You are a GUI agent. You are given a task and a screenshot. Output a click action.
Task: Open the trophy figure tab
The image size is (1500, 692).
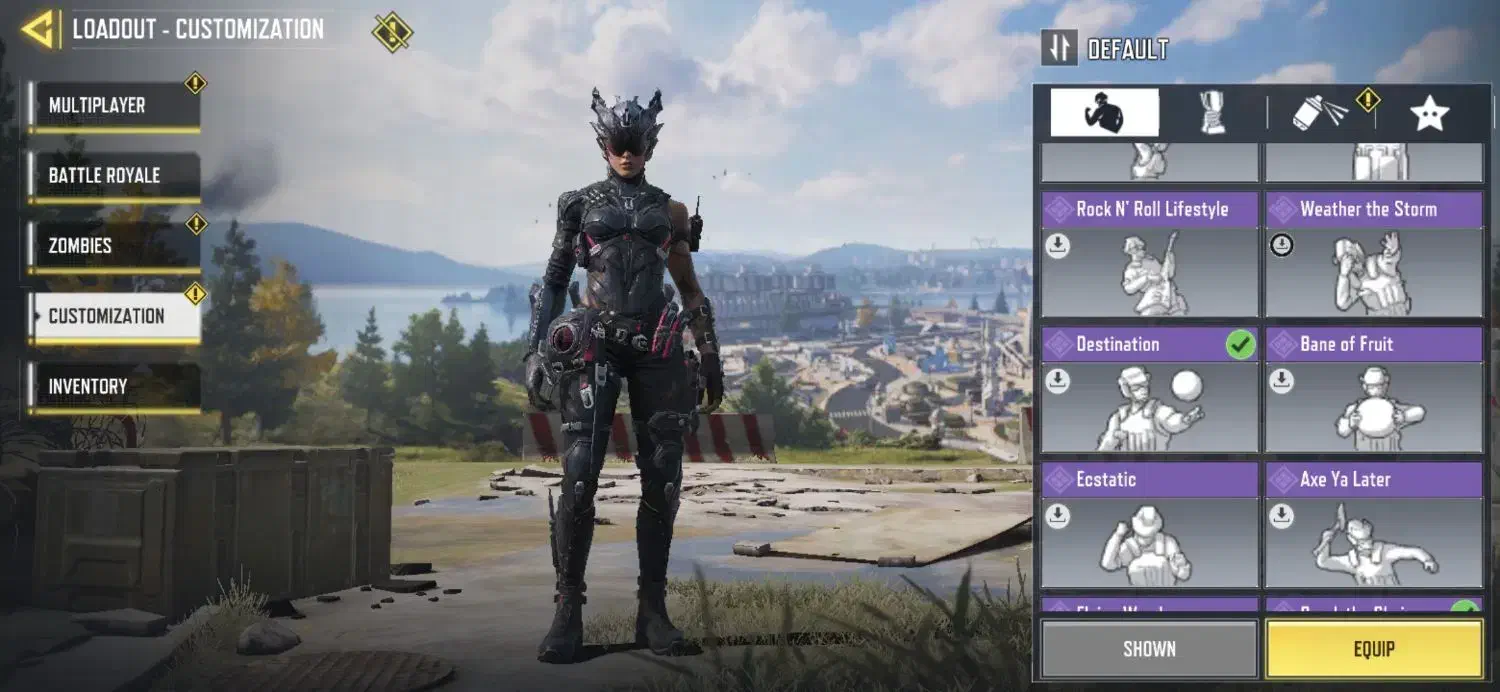1213,113
